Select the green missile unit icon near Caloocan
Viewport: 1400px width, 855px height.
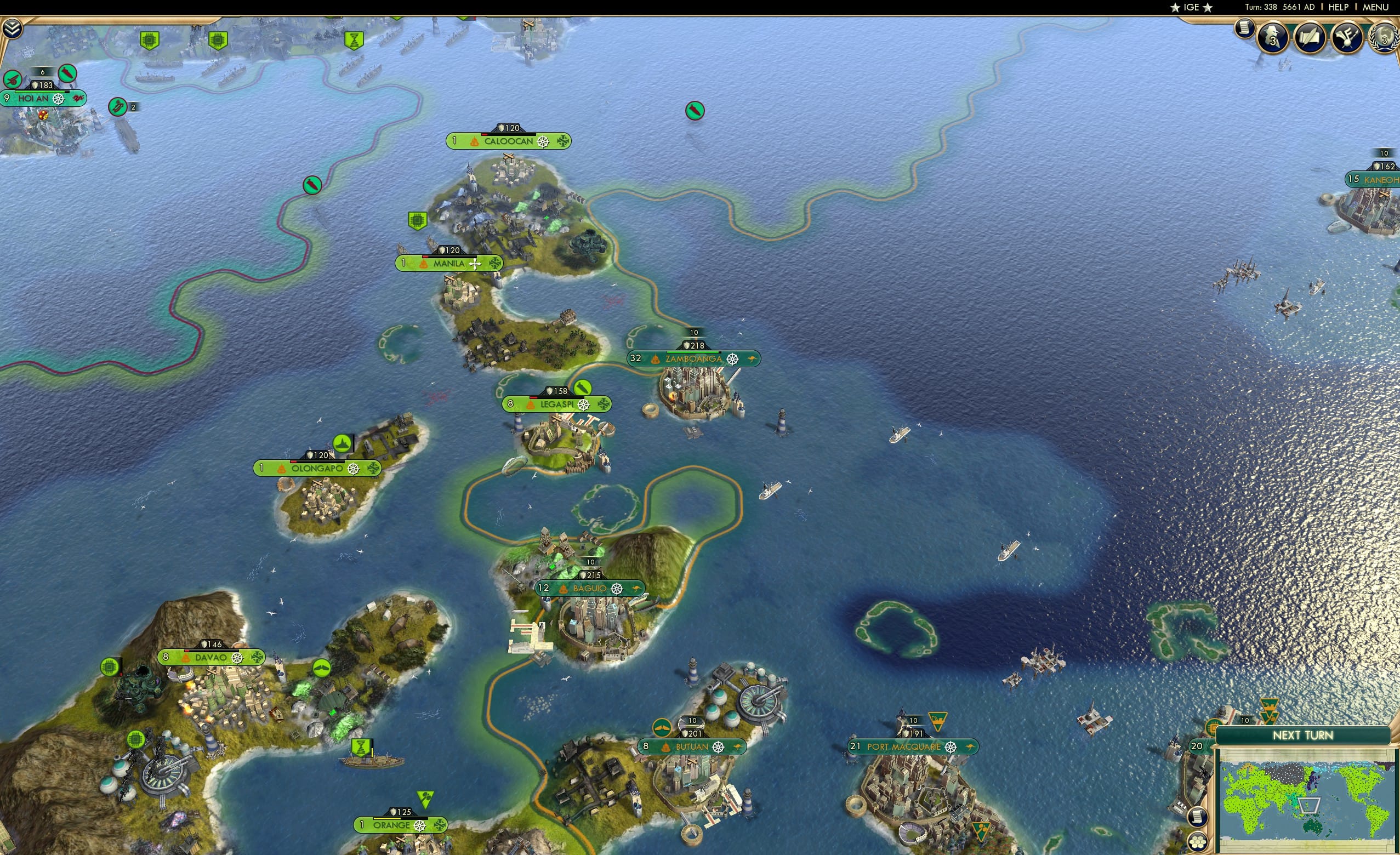point(694,111)
